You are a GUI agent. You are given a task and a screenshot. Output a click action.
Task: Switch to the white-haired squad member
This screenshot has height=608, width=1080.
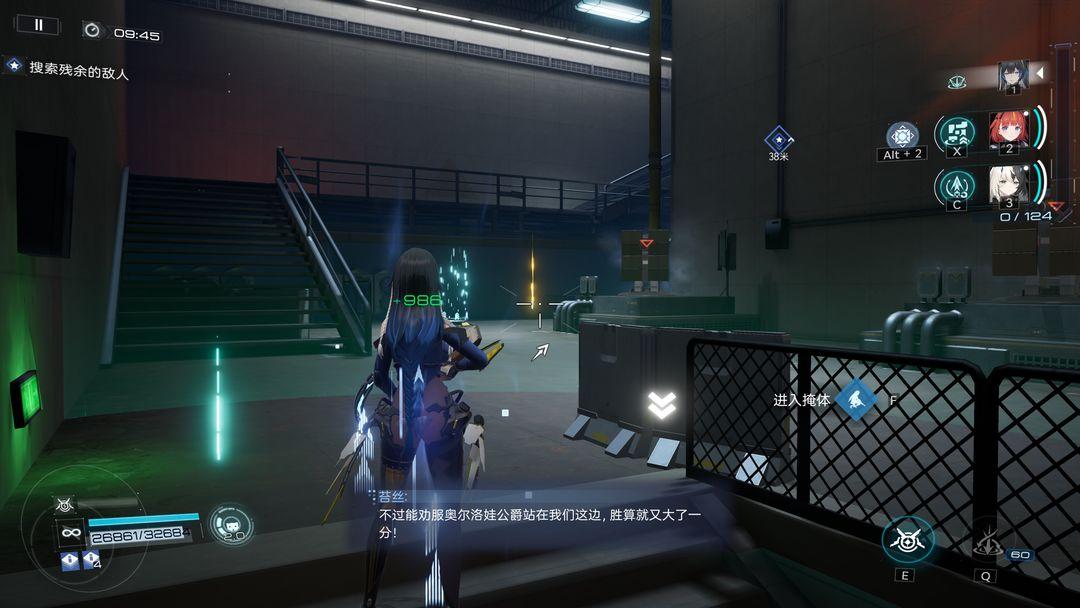(1008, 185)
